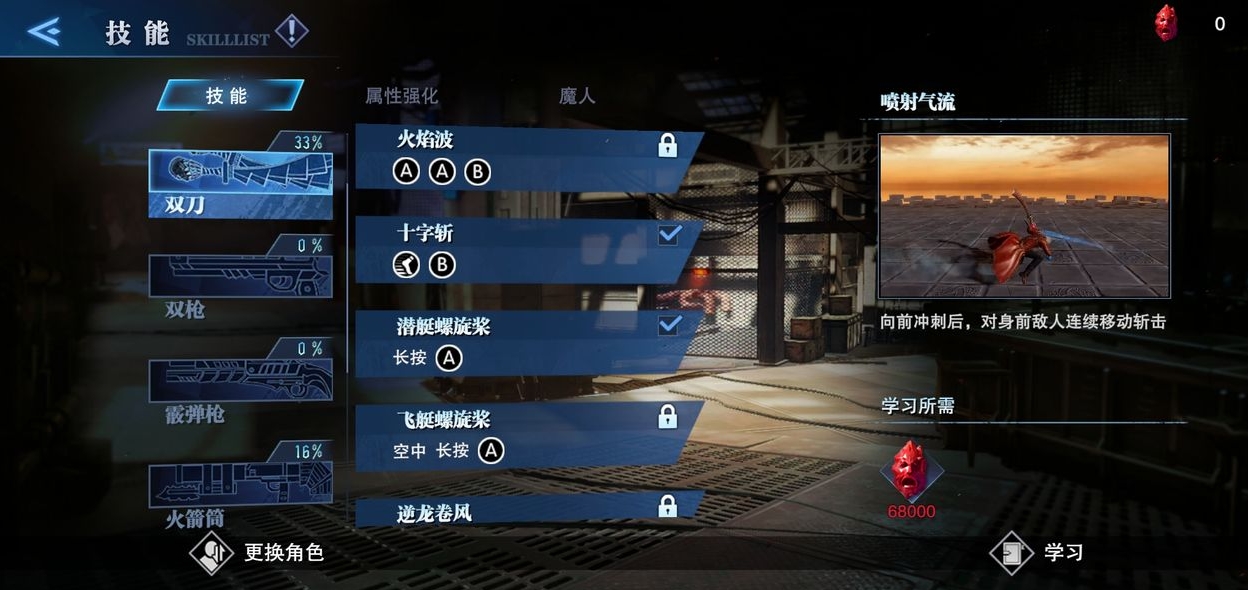Image resolution: width=1248 pixels, height=590 pixels.
Task: Choose the 十字斩 skill row
Action: (525, 250)
